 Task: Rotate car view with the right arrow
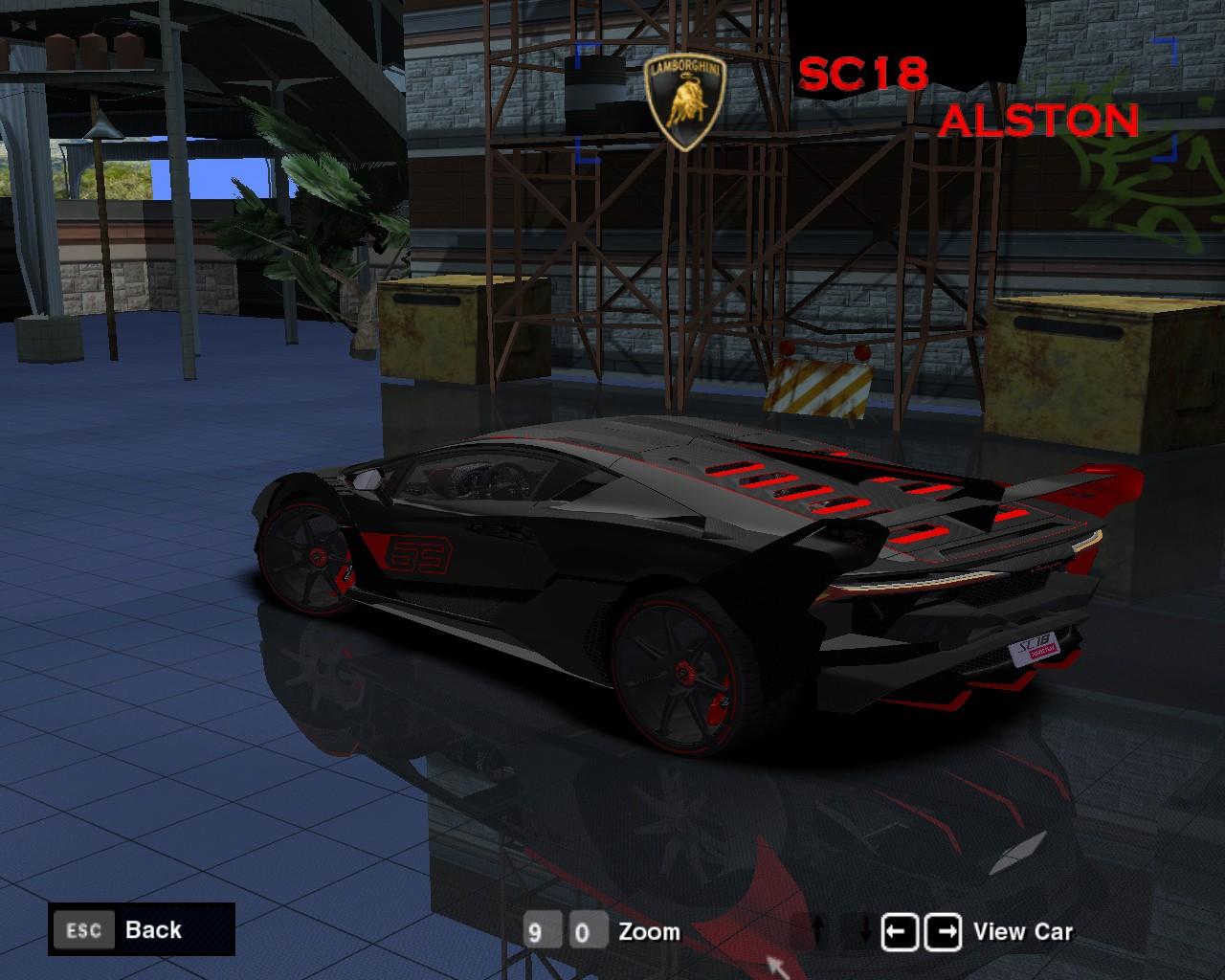(943, 931)
